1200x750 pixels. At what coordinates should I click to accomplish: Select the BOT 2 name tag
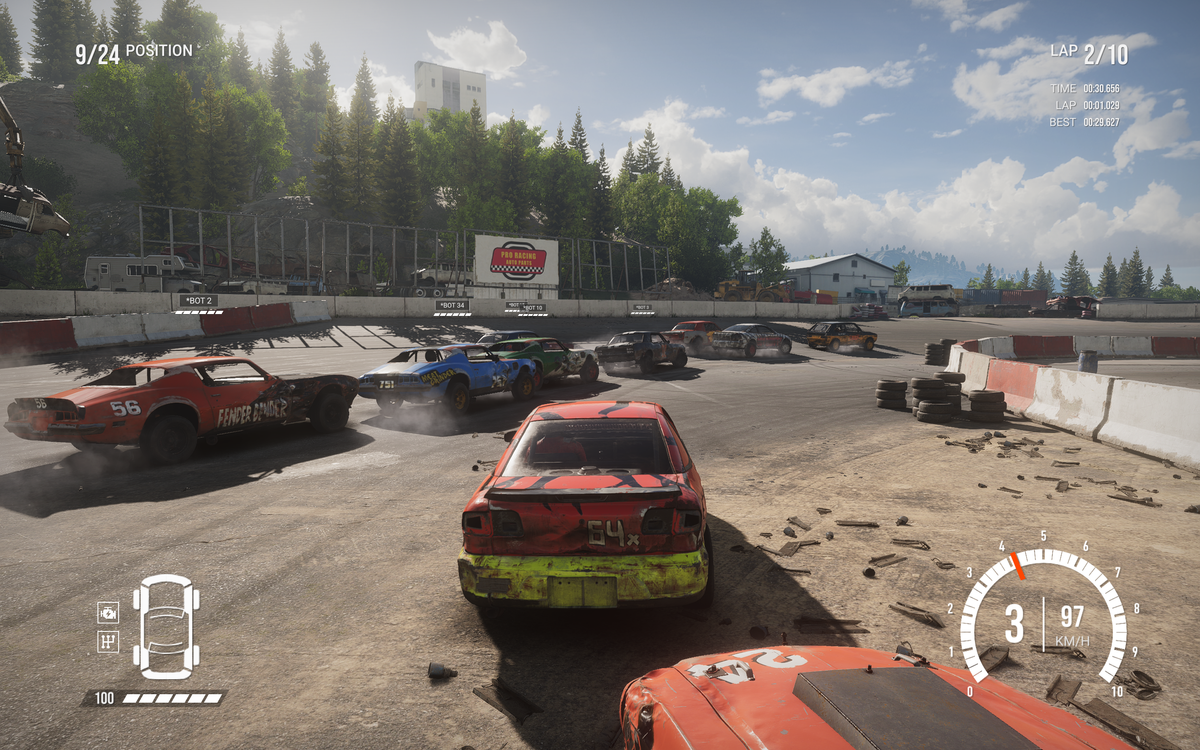tap(198, 300)
